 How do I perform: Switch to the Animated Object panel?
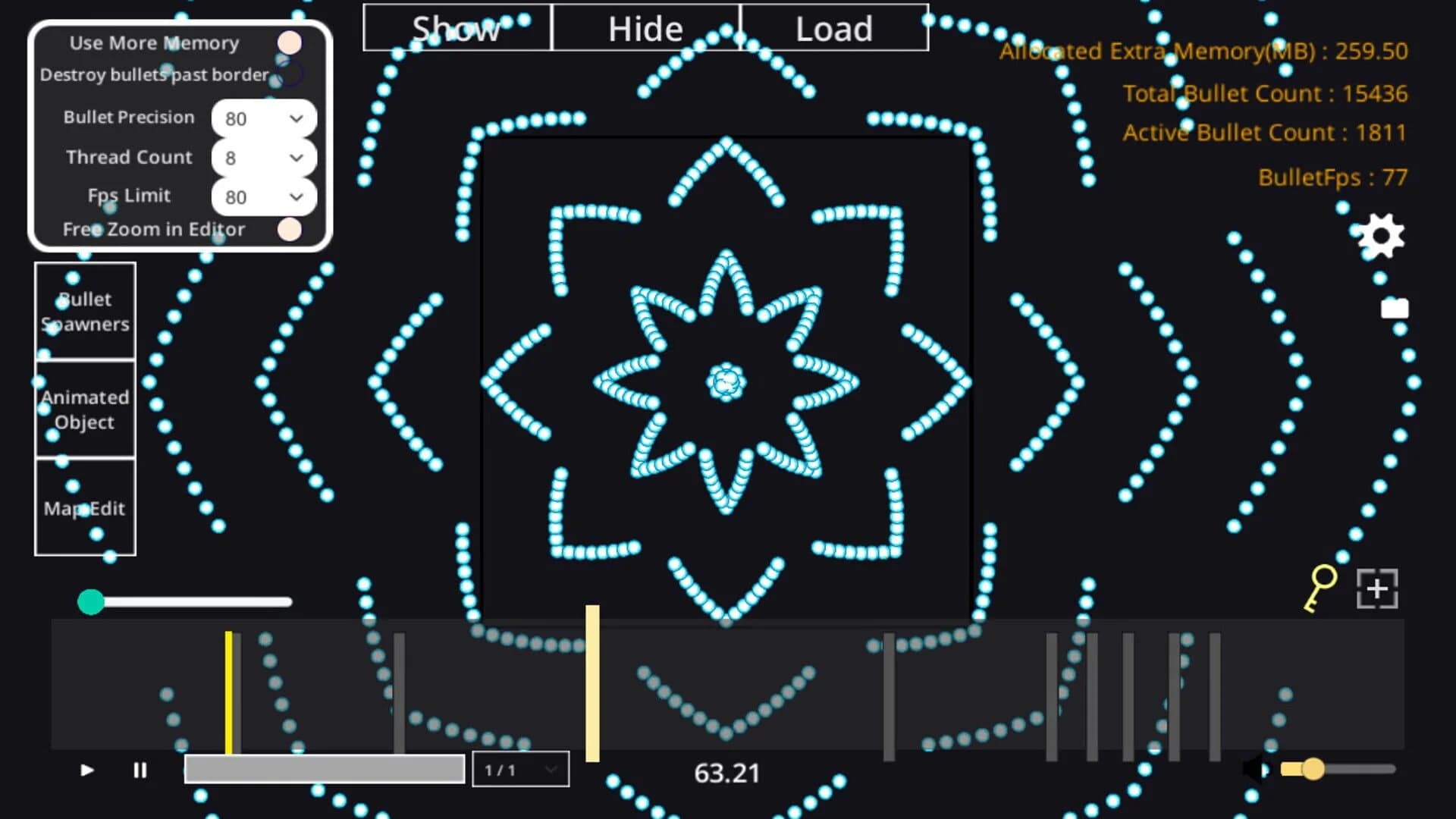click(x=85, y=409)
